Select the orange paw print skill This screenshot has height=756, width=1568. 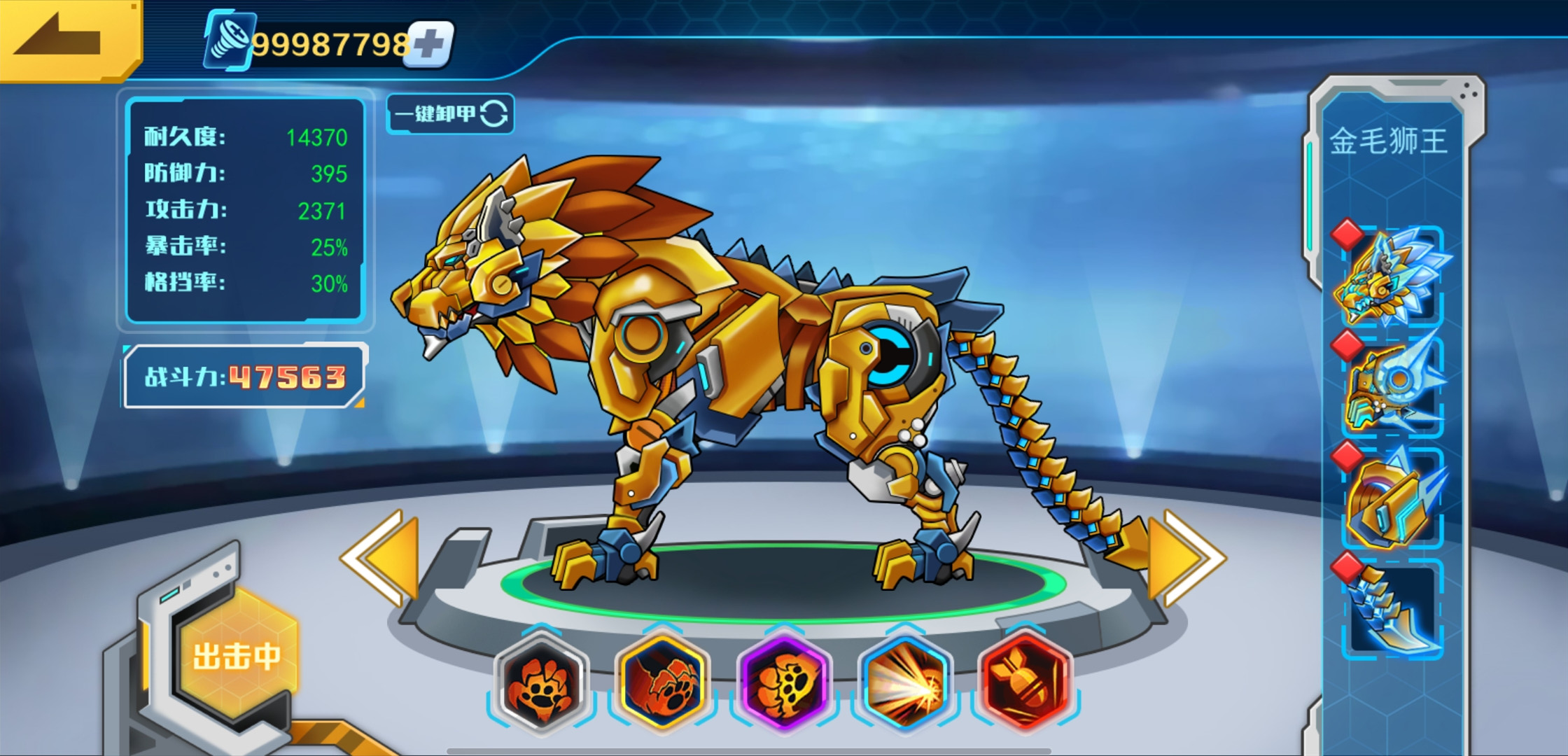[540, 682]
